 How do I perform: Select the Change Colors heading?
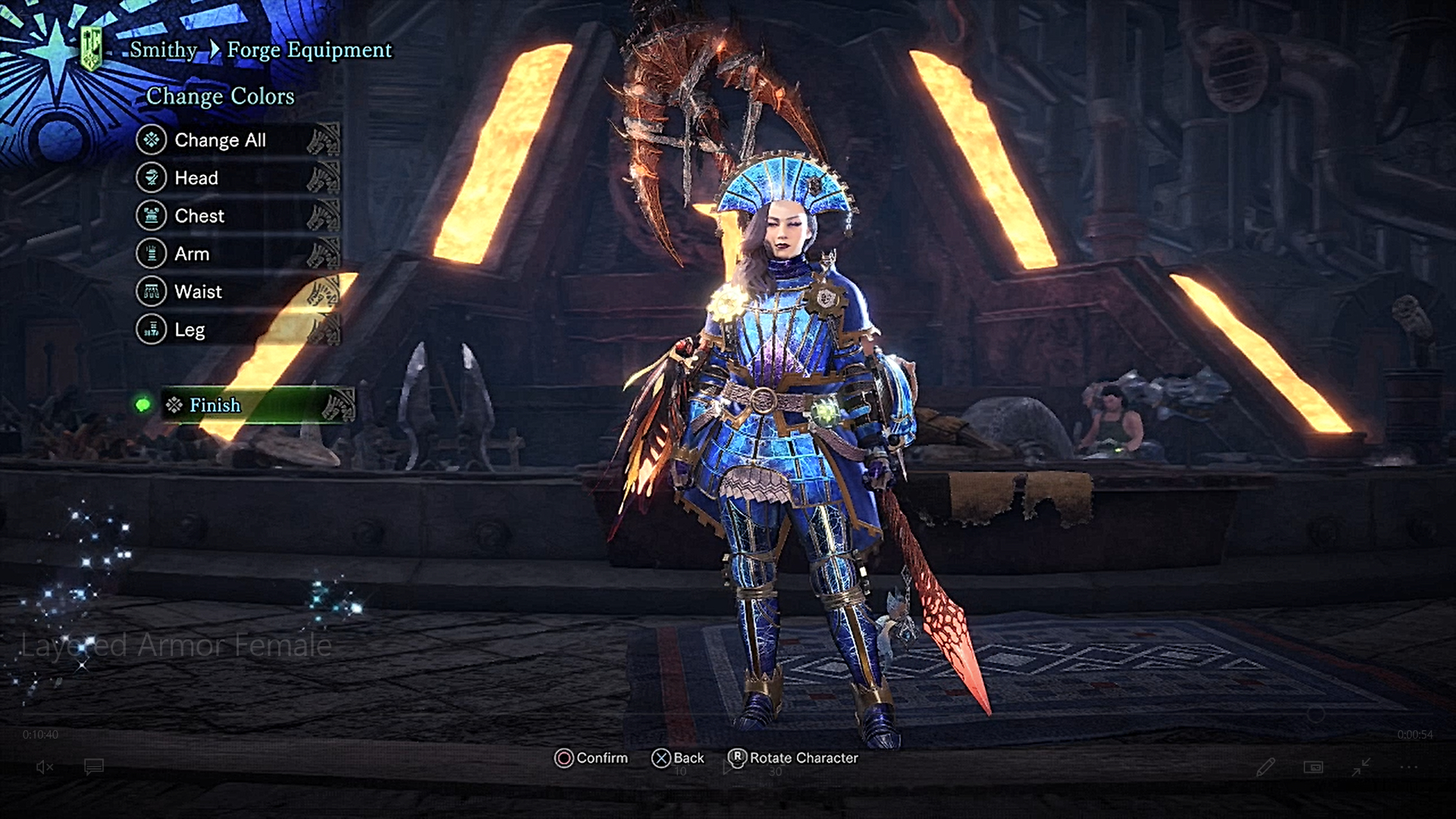[220, 96]
